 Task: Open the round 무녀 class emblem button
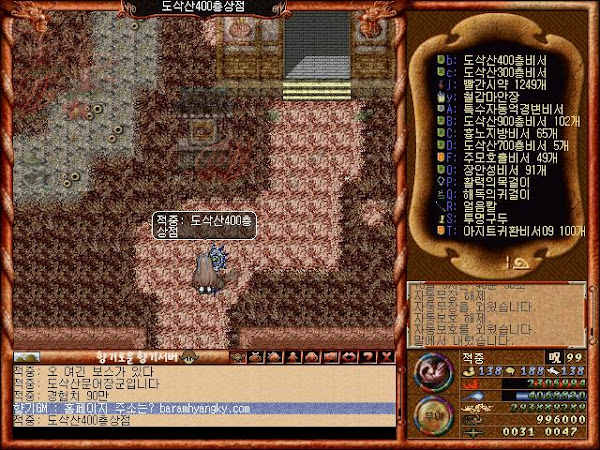[430, 415]
